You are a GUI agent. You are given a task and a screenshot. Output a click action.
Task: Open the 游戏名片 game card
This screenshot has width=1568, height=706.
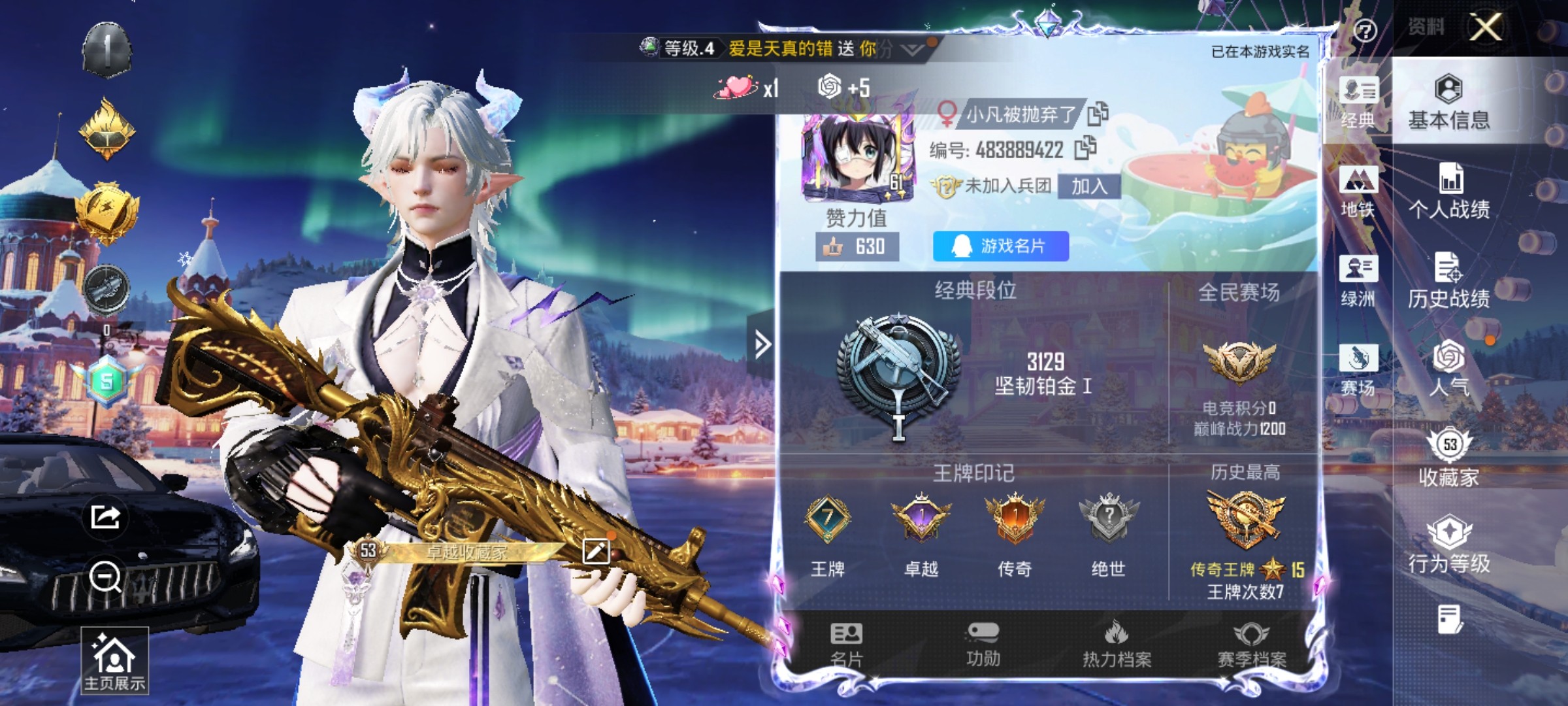[1001, 246]
